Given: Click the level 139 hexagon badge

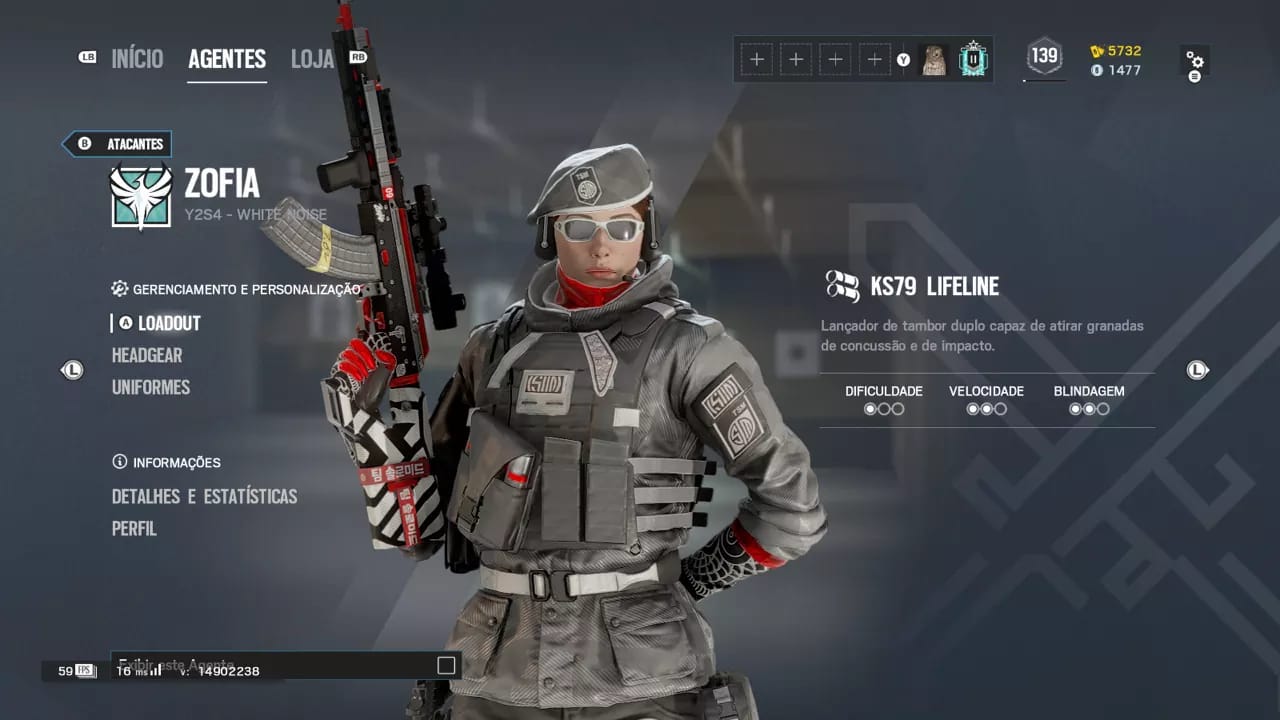Looking at the screenshot, I should coord(1044,59).
